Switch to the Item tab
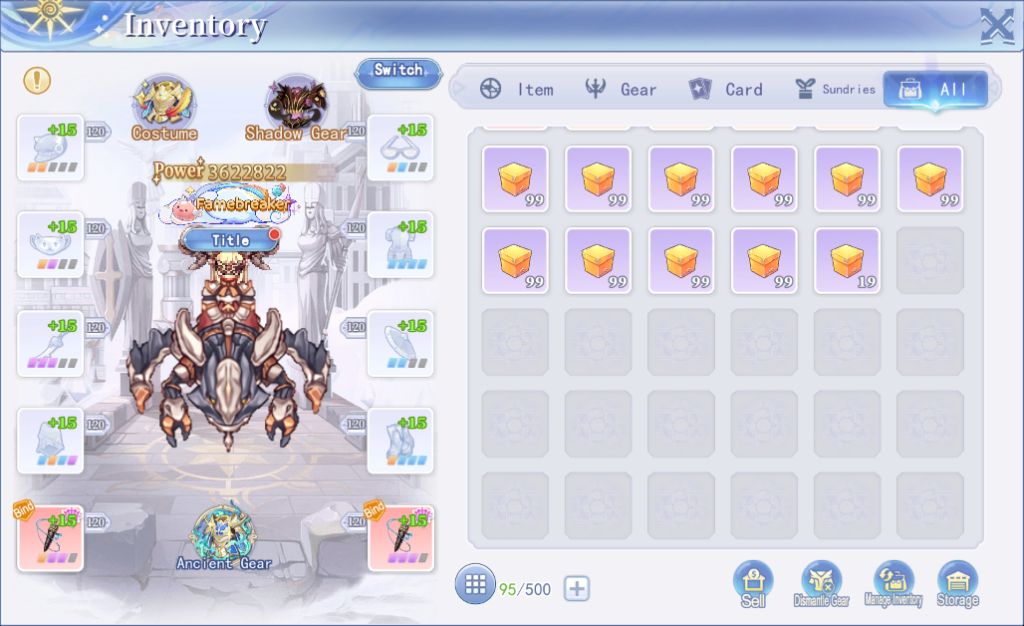 tap(516, 89)
